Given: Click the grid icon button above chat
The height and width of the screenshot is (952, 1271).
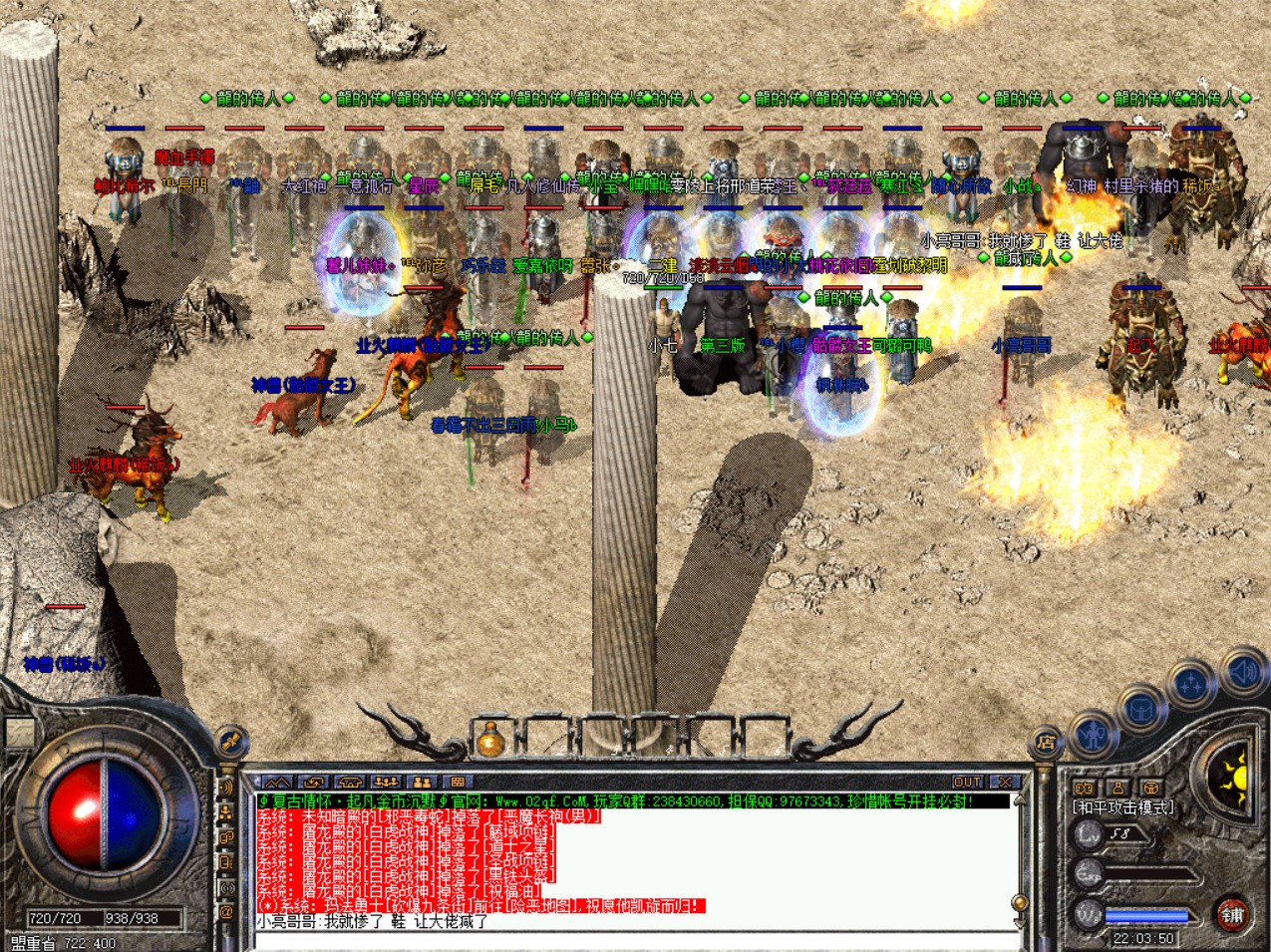Looking at the screenshot, I should point(458,783).
